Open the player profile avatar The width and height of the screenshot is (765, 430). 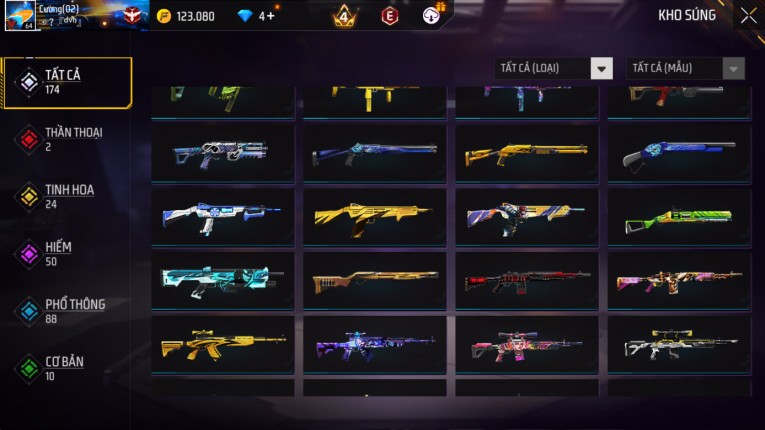(20, 15)
